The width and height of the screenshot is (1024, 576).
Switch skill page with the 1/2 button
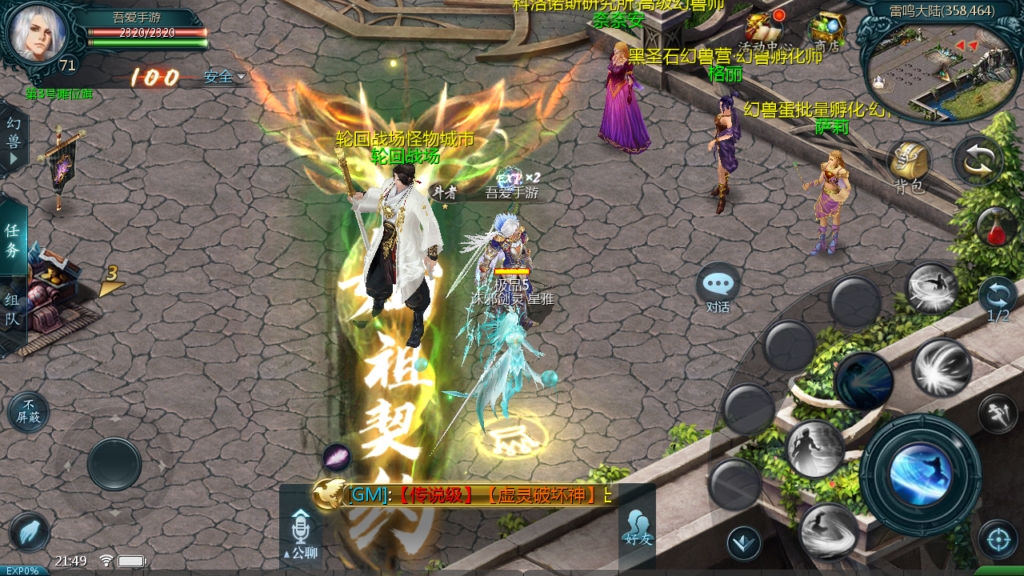pos(997,299)
